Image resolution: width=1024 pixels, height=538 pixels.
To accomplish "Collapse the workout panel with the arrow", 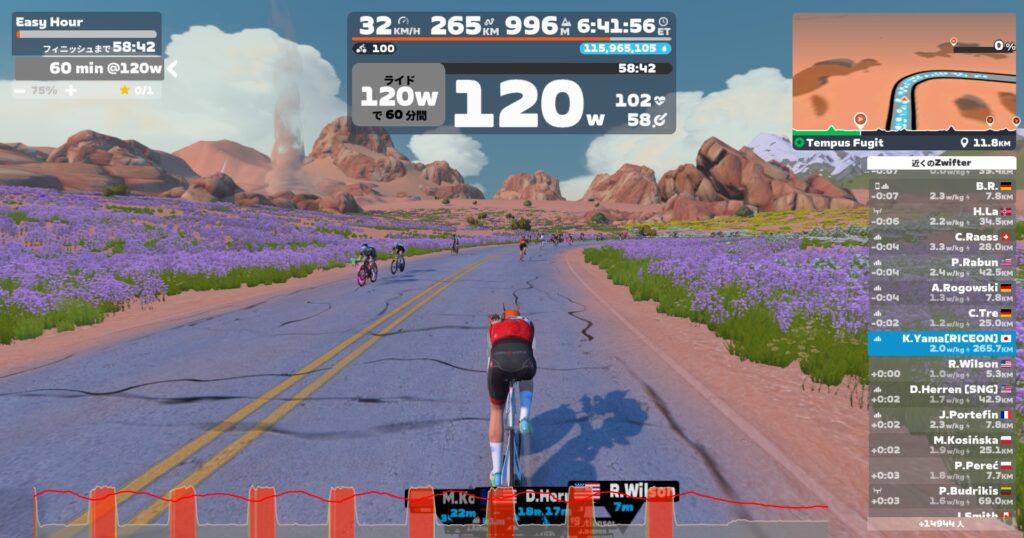I will tap(172, 68).
